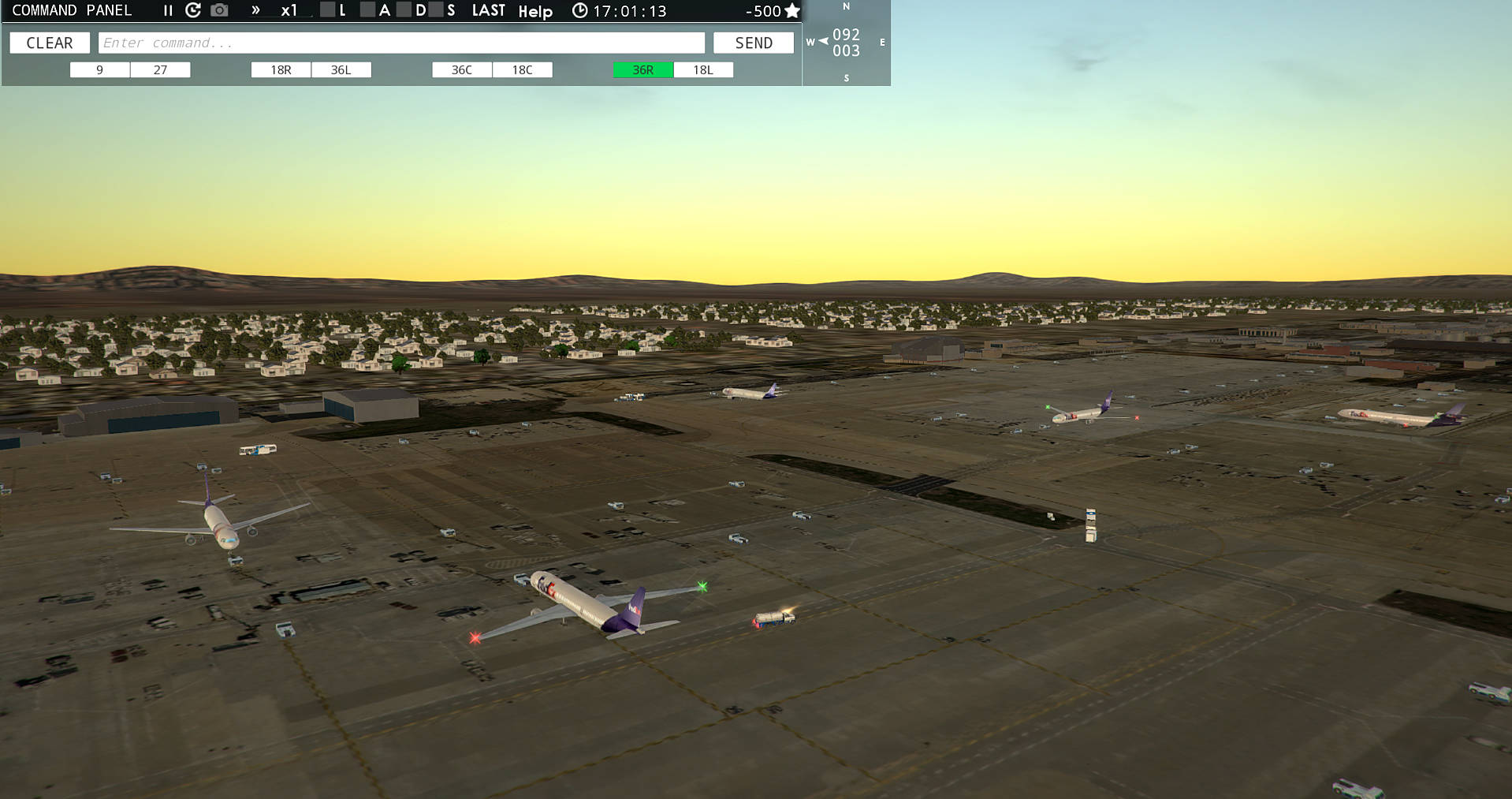Click S on the compass widget

(x=846, y=78)
